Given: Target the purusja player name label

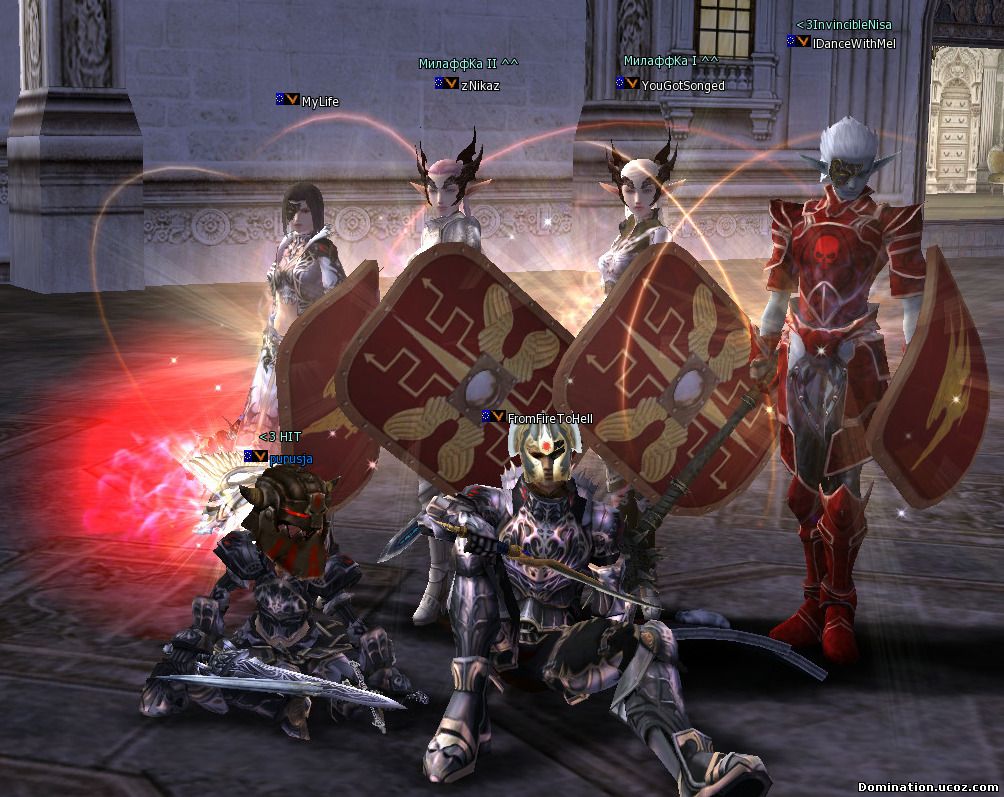Looking at the screenshot, I should point(291,458).
